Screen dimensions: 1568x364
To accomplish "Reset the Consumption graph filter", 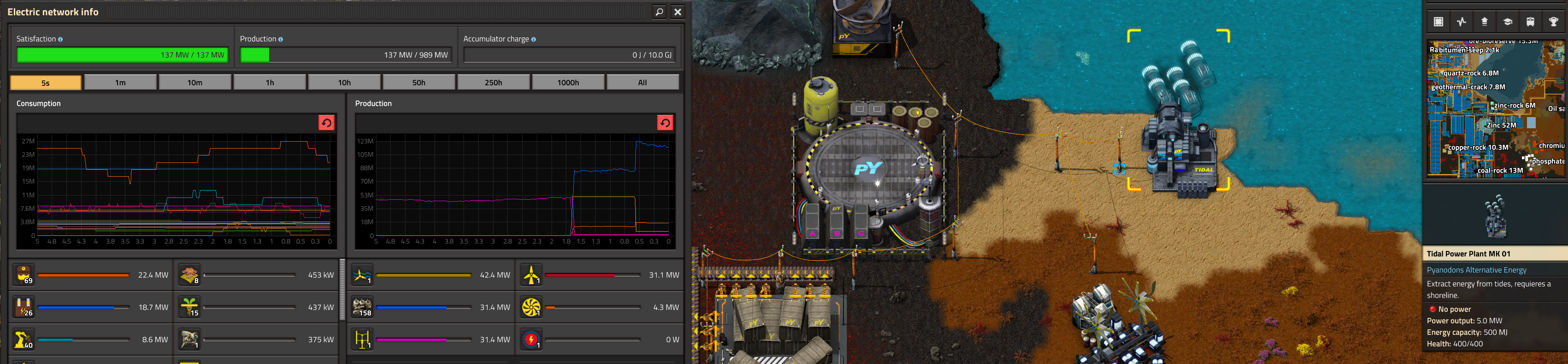I will 326,123.
